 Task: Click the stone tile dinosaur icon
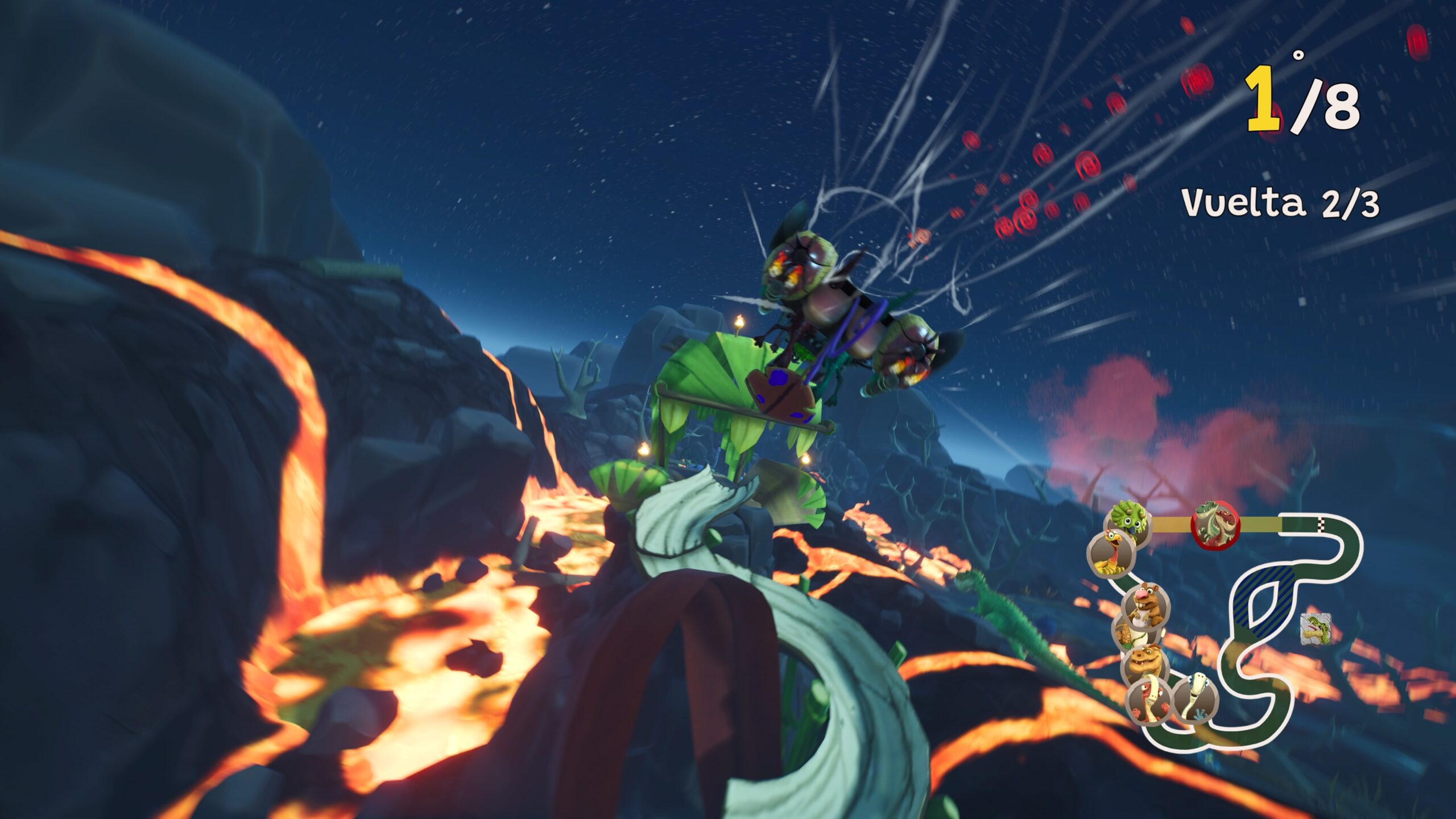(1315, 629)
